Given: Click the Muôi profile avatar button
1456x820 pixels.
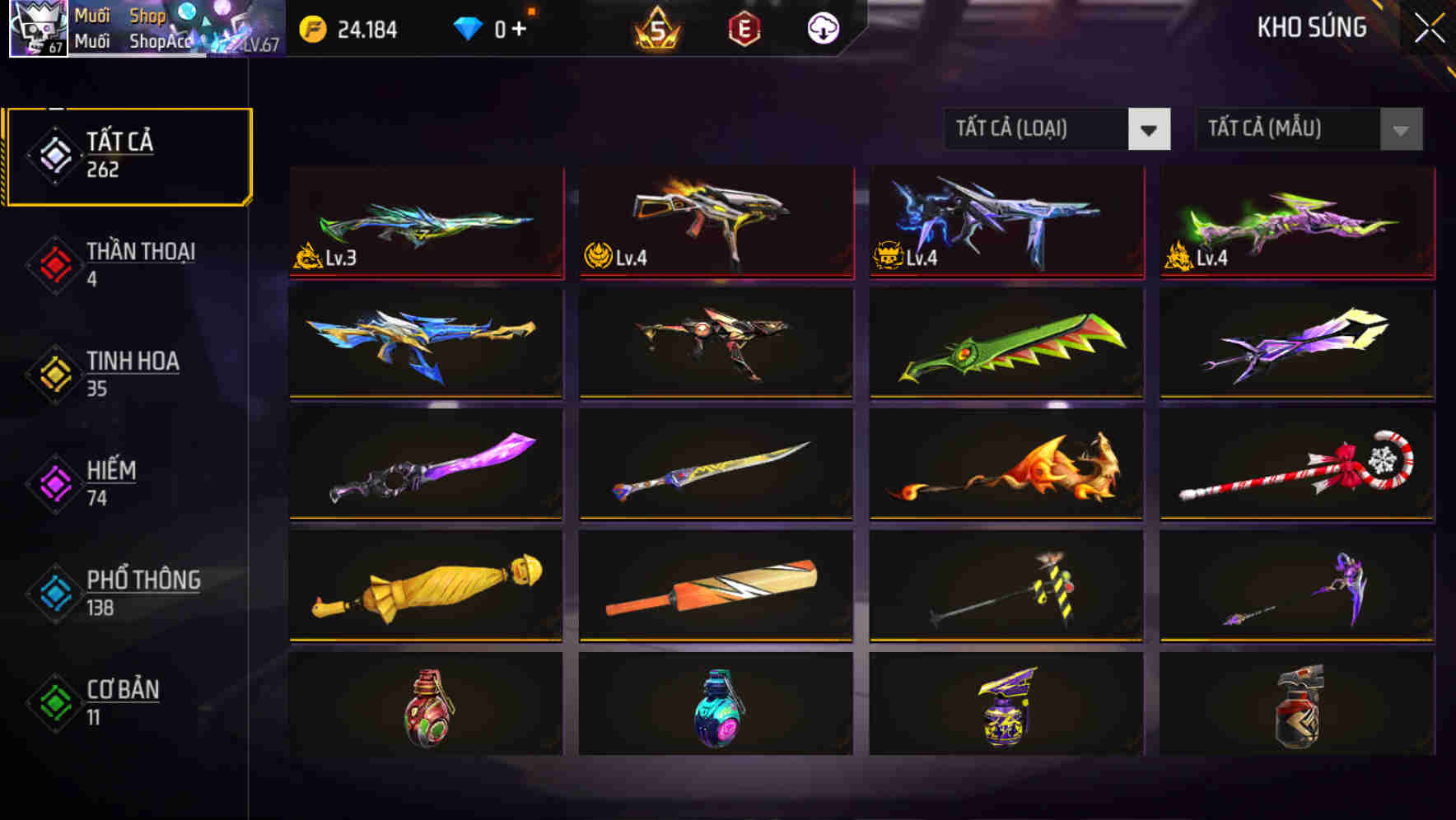Looking at the screenshot, I should click(x=38, y=29).
